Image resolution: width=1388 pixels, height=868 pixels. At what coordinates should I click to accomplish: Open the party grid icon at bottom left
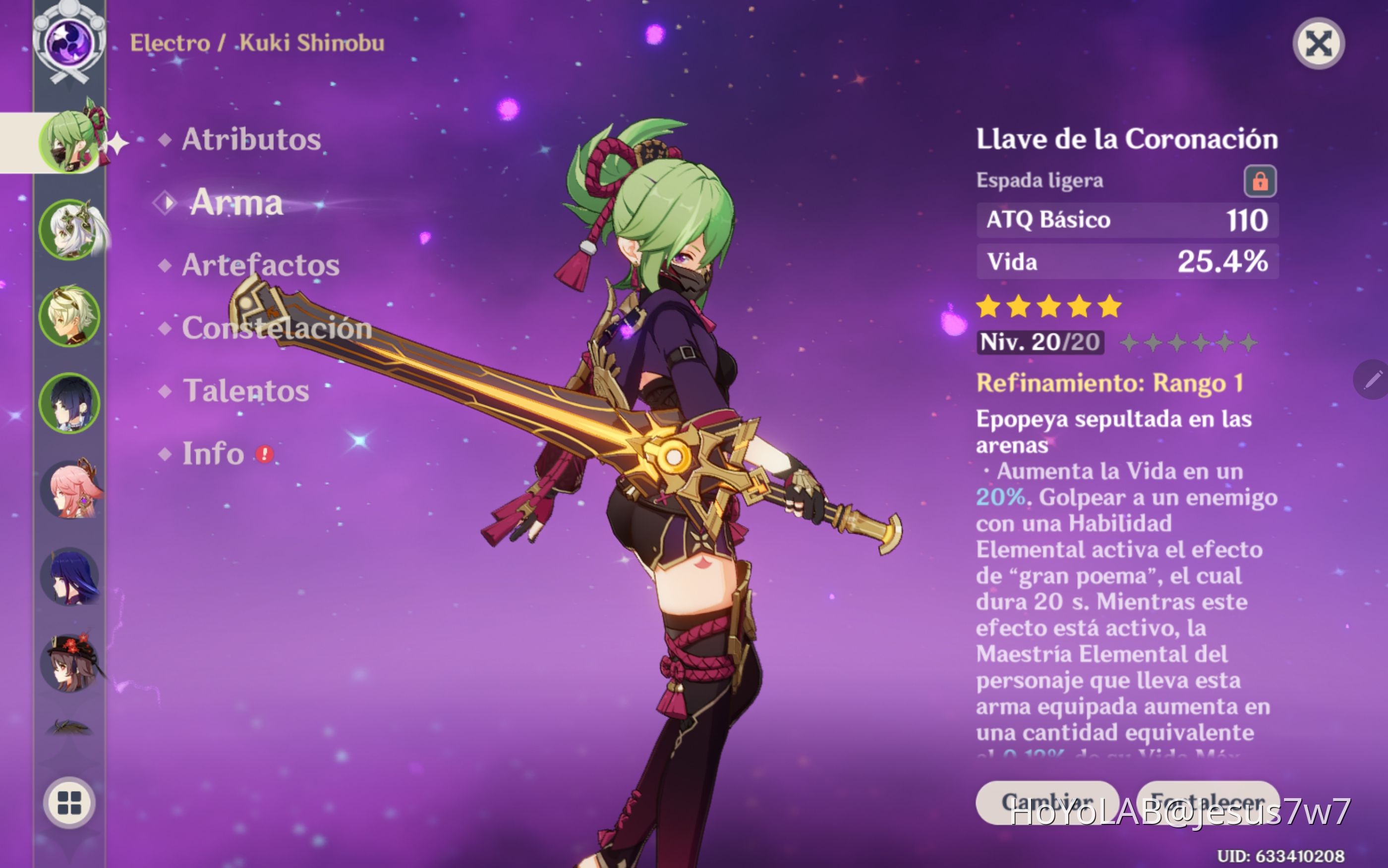tap(69, 803)
